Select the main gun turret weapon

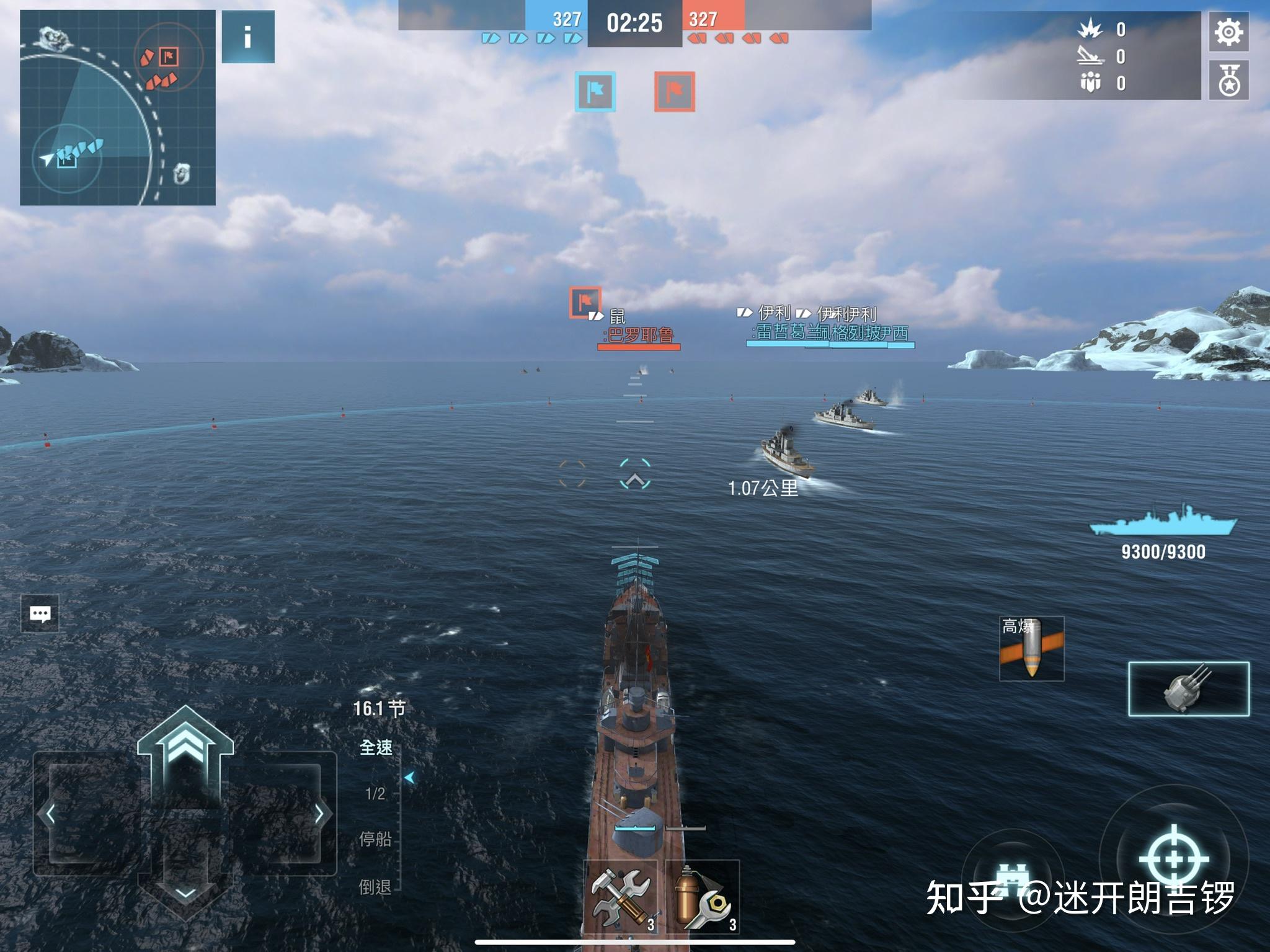click(1188, 688)
